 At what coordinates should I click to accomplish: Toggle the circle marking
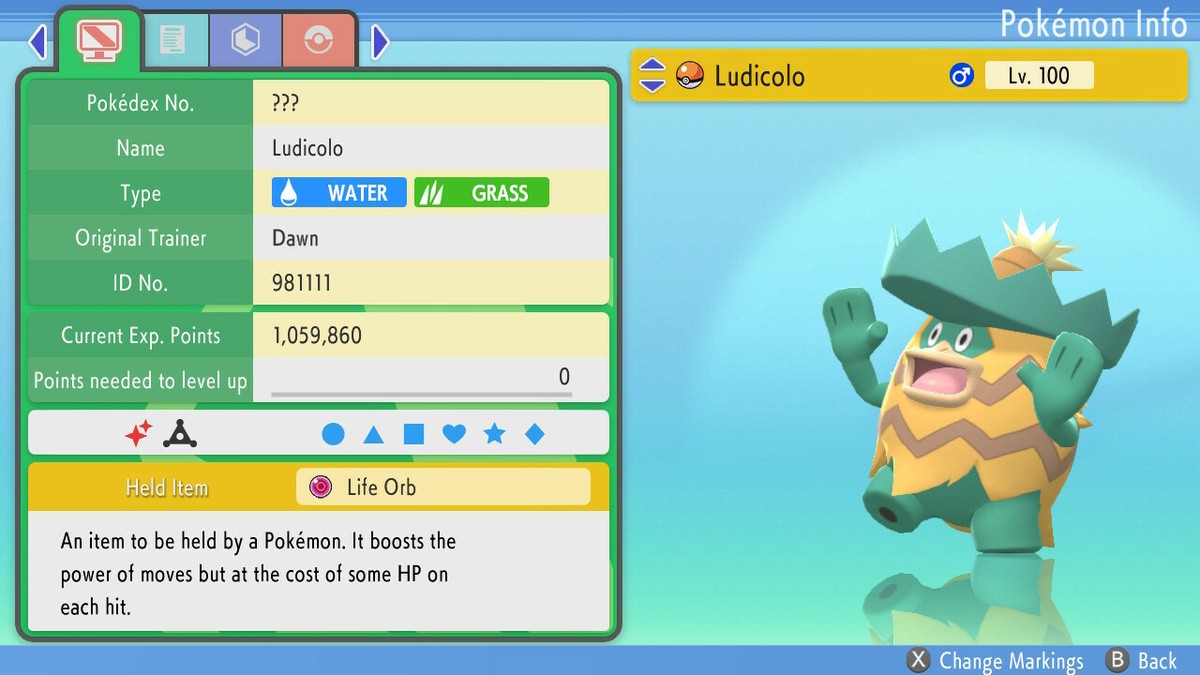[333, 434]
